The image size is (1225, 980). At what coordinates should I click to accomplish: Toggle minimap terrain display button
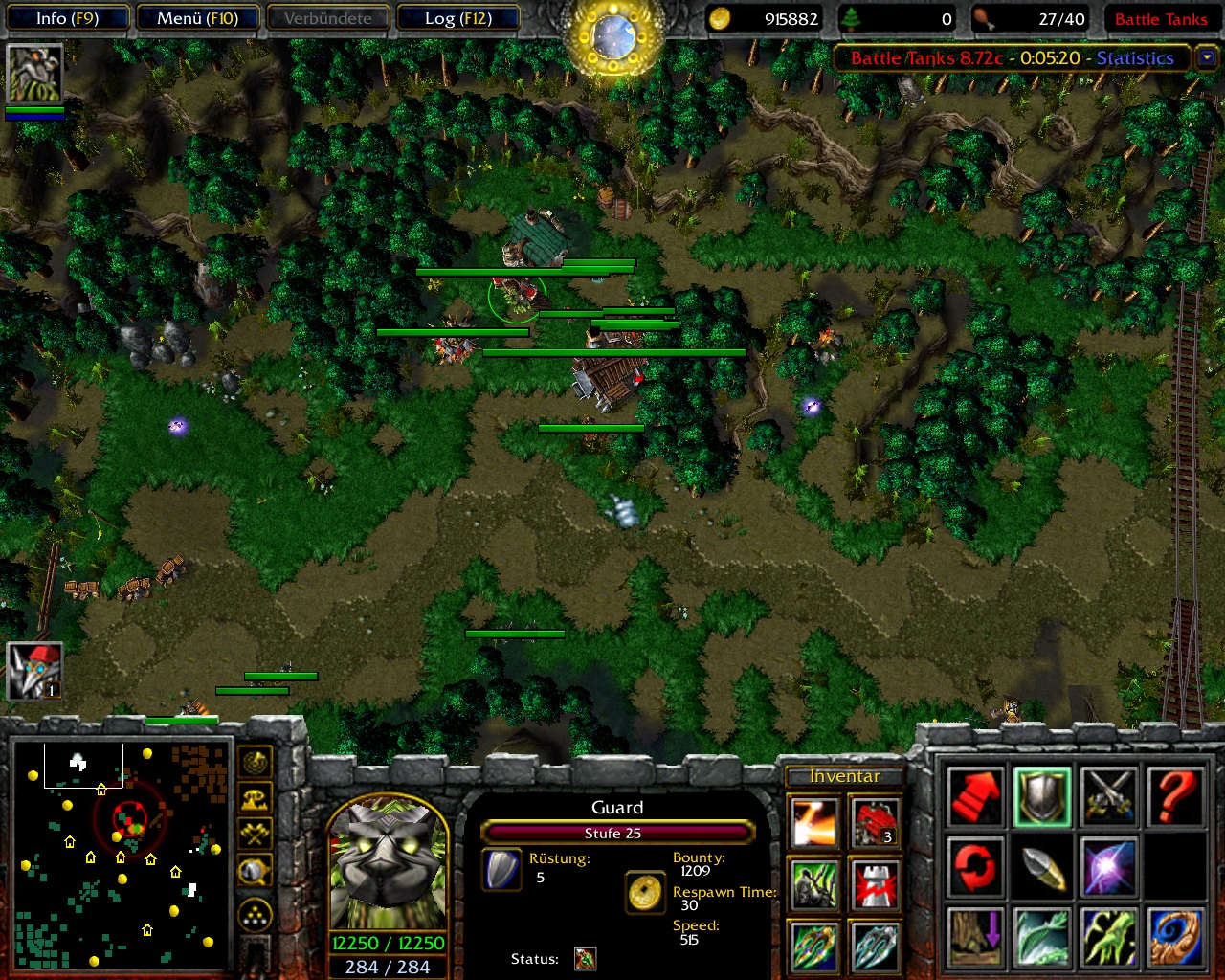(255, 798)
